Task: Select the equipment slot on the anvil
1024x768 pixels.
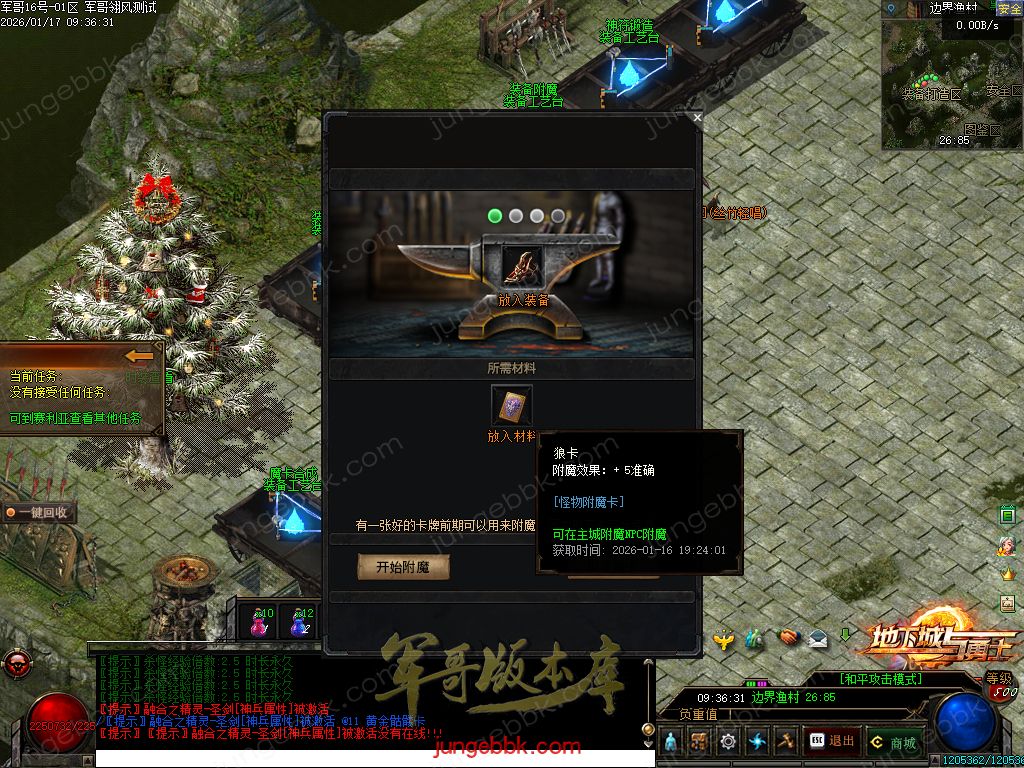Action: coord(521,265)
